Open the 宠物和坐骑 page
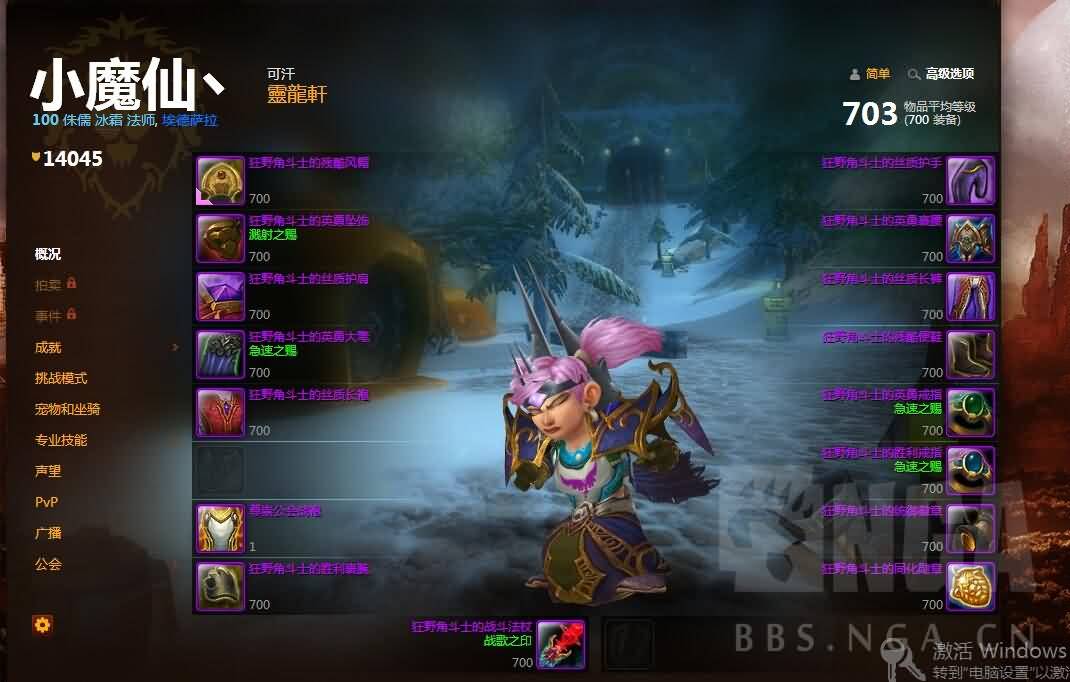 tap(67, 409)
